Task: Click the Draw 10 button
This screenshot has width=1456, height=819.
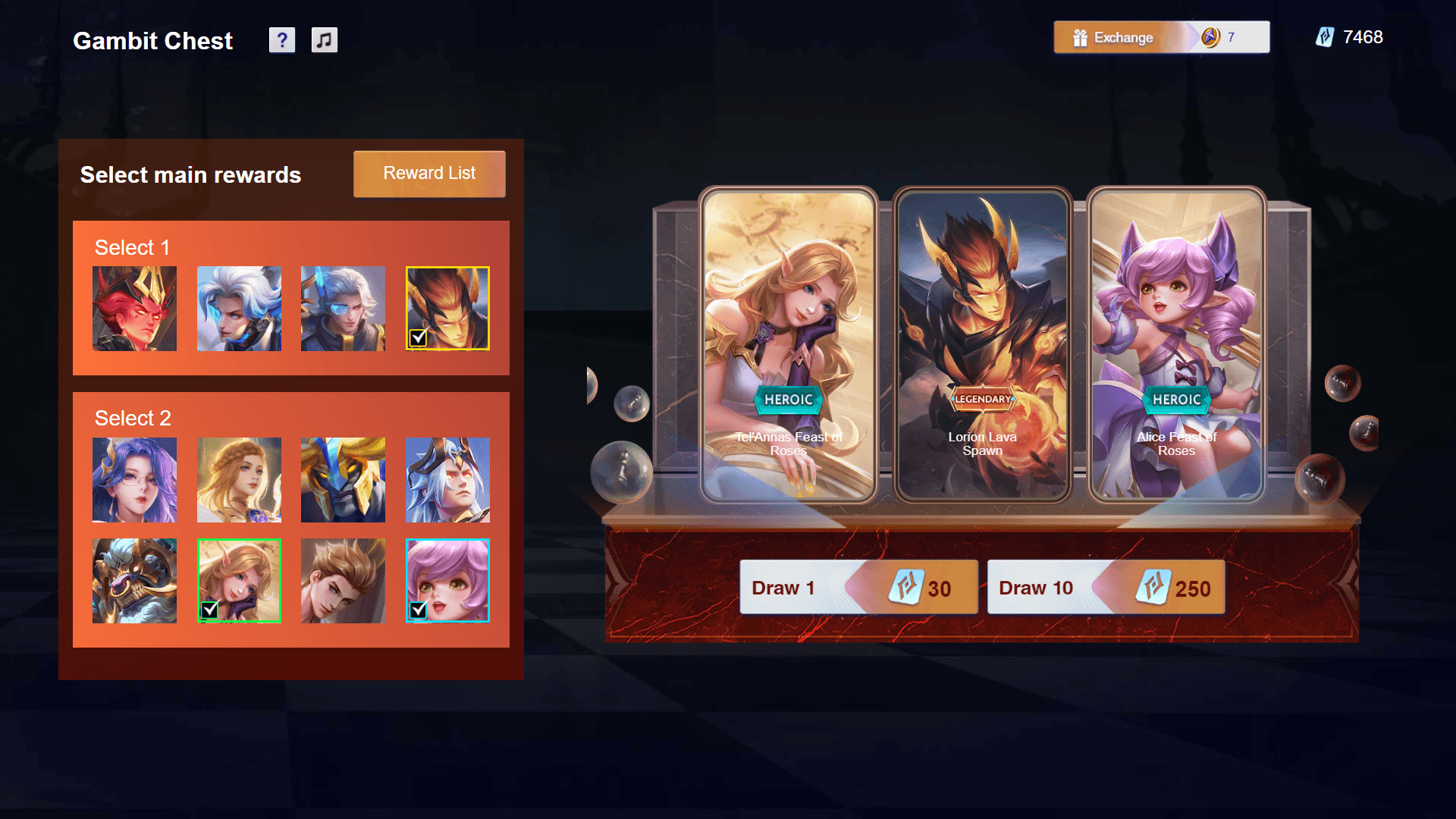Action: (1106, 587)
